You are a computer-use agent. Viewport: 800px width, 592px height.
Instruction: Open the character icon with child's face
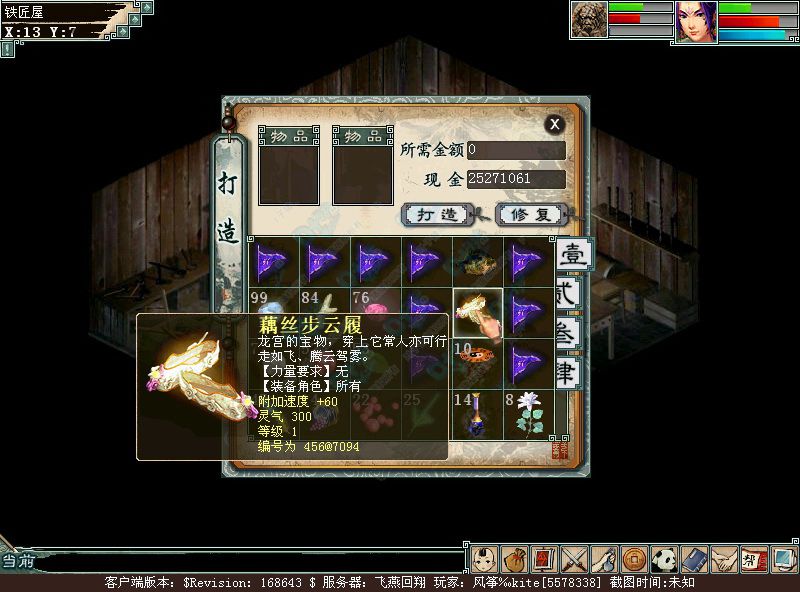484,558
